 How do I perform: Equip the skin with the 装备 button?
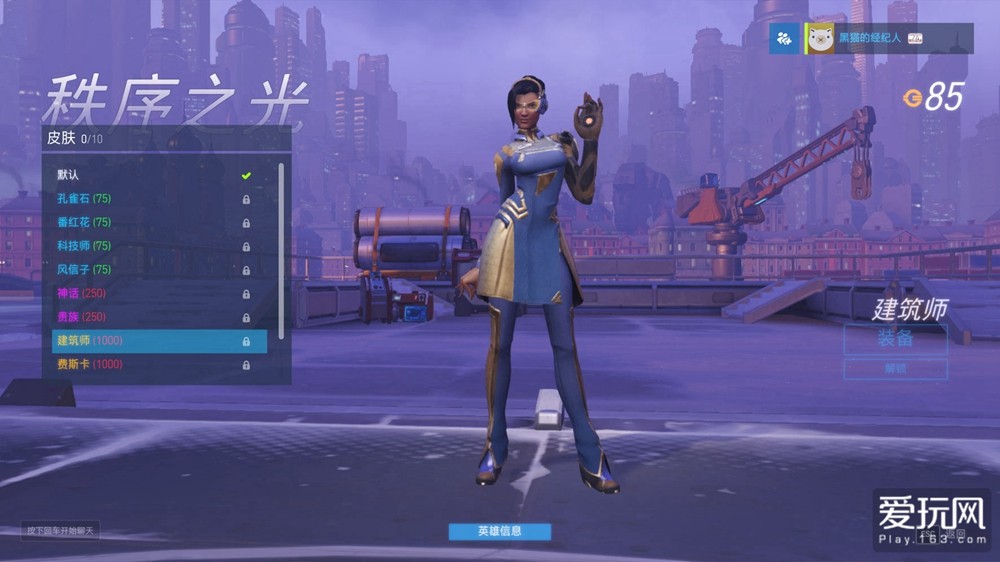pyautogui.click(x=895, y=338)
